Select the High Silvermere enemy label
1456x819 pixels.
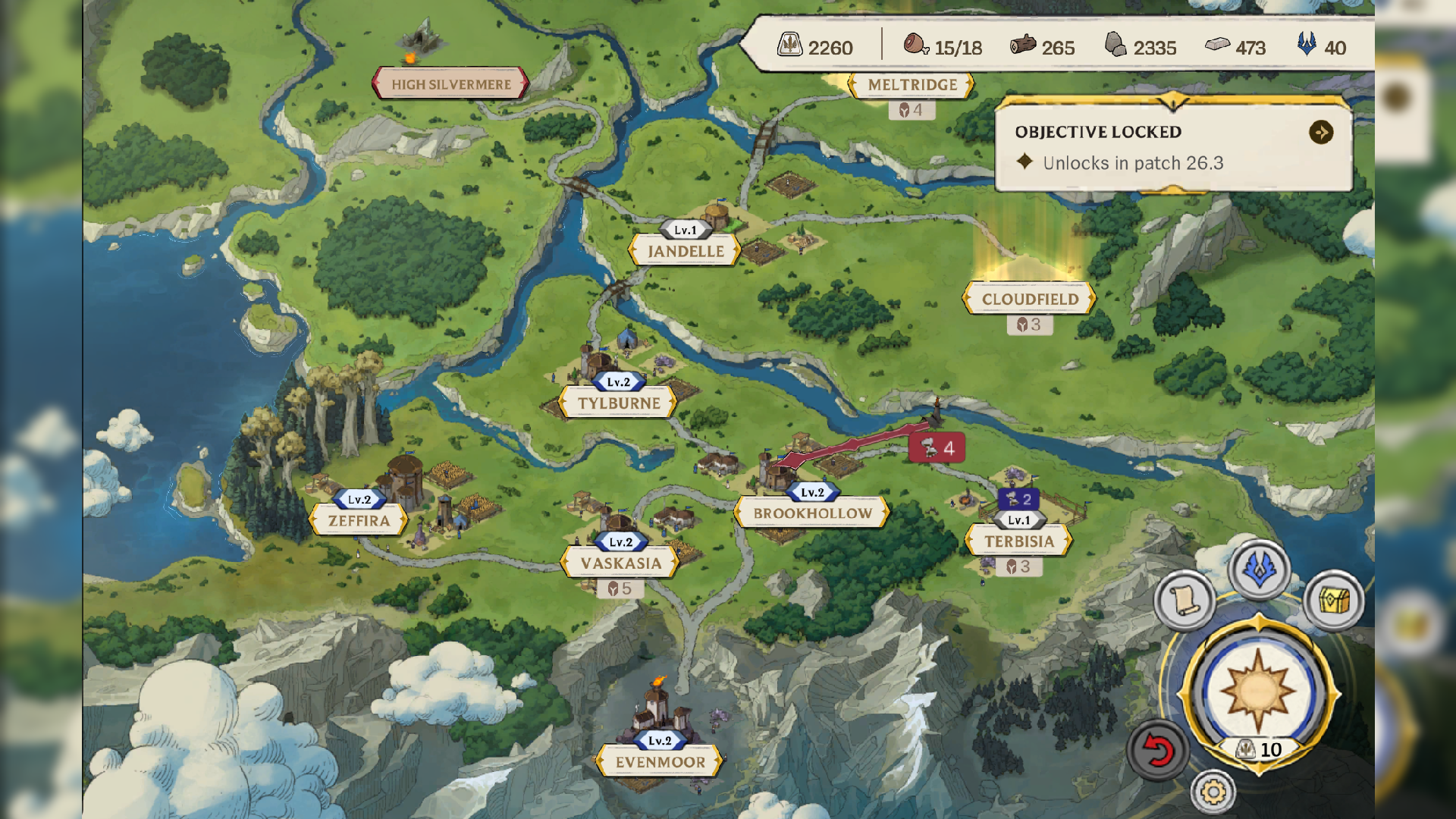450,84
